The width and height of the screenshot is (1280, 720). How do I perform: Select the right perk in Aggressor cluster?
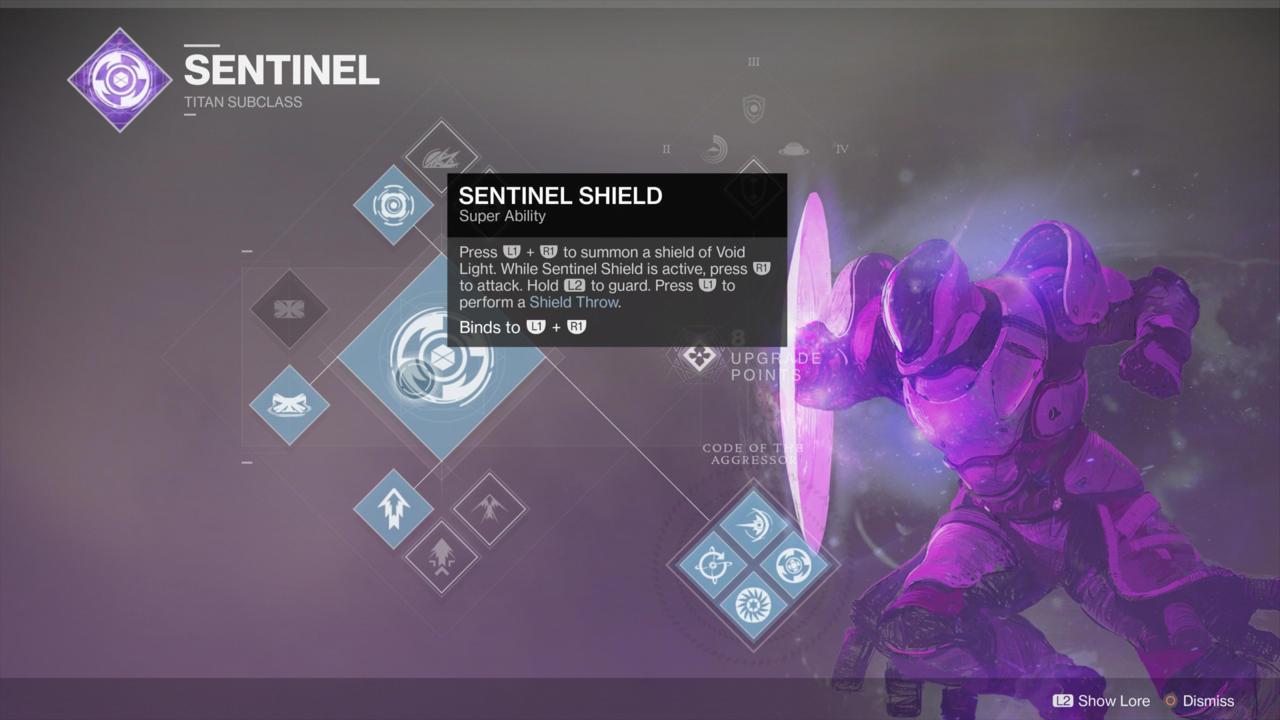tap(792, 563)
